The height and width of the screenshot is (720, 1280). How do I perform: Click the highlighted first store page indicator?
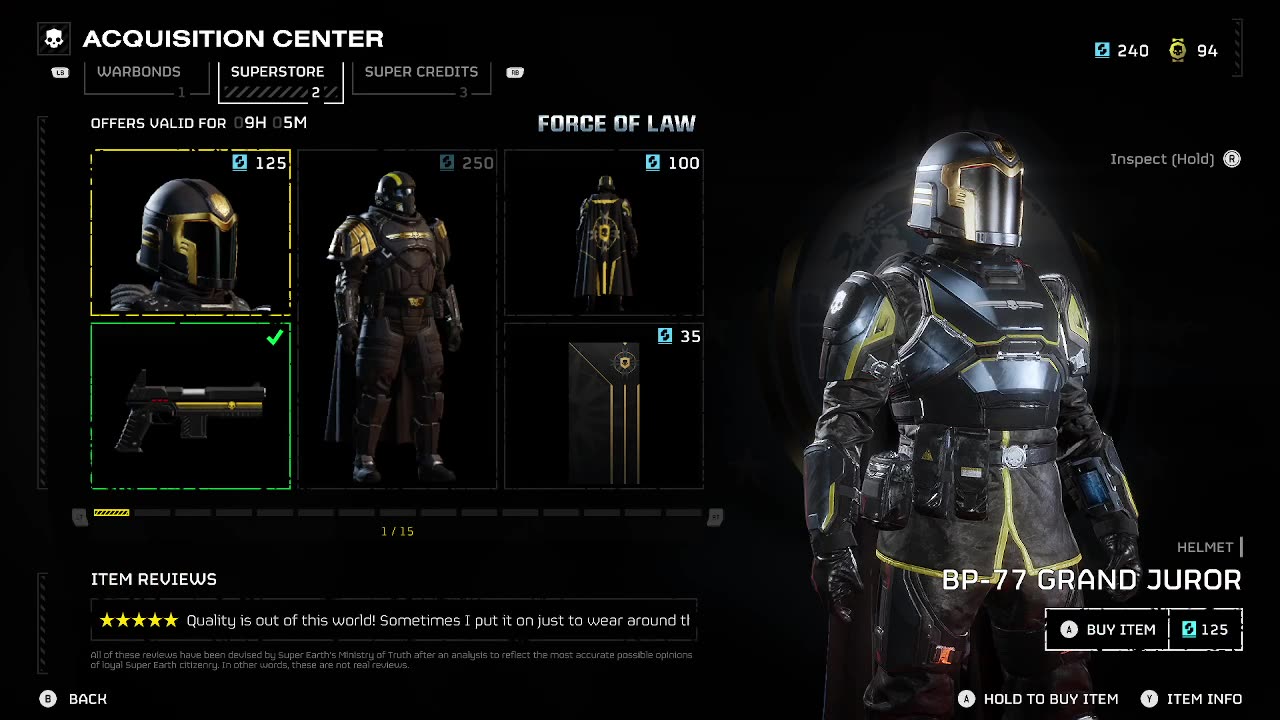click(x=111, y=513)
